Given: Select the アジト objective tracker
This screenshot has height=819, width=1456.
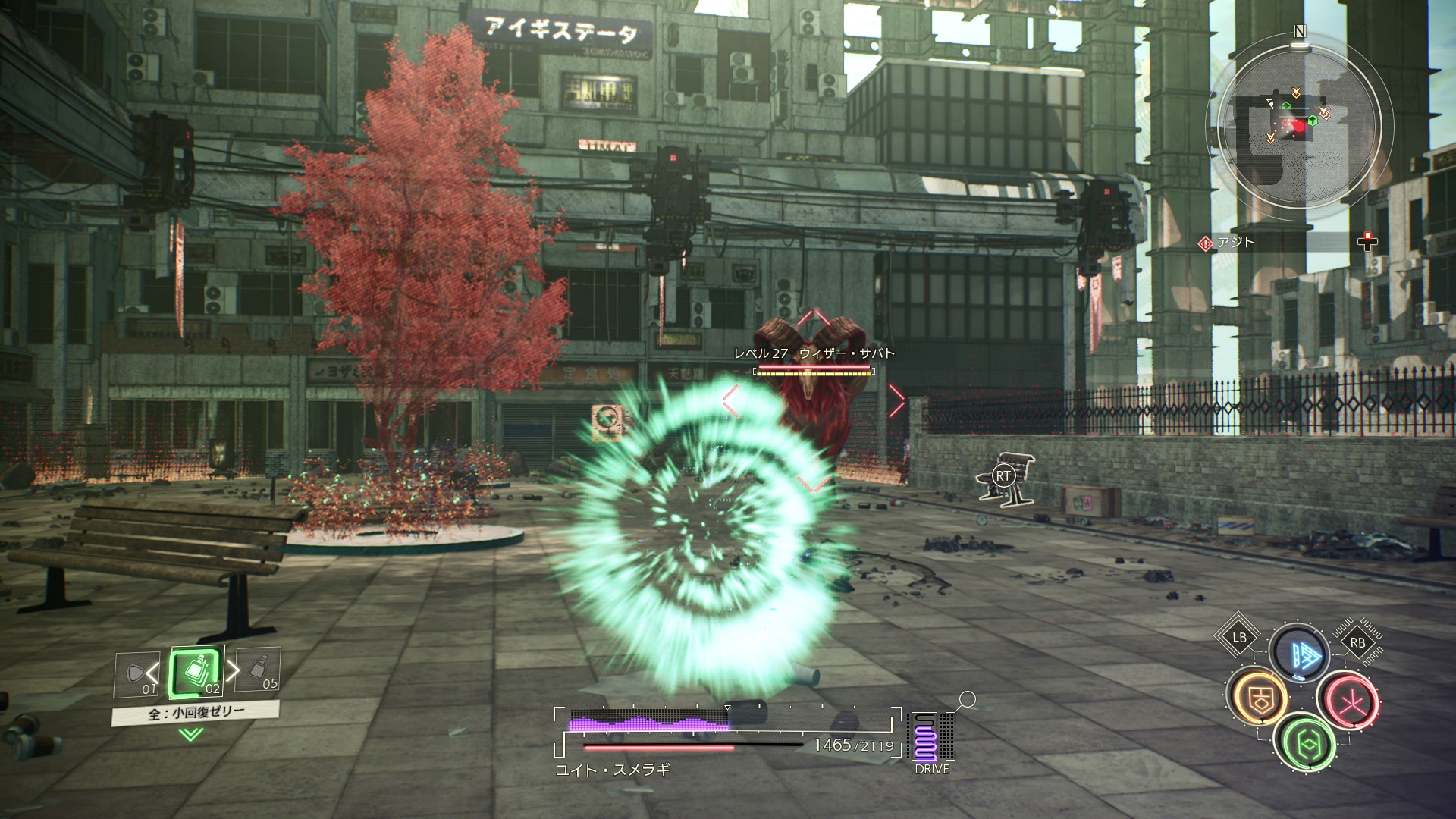Looking at the screenshot, I should pos(1236,243).
